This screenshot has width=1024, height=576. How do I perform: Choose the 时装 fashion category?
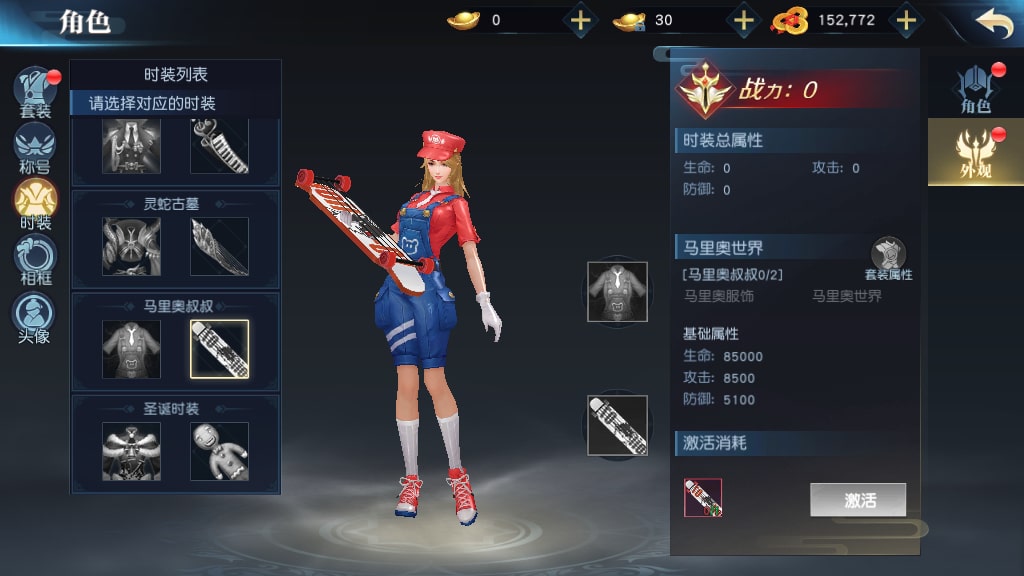pos(35,204)
